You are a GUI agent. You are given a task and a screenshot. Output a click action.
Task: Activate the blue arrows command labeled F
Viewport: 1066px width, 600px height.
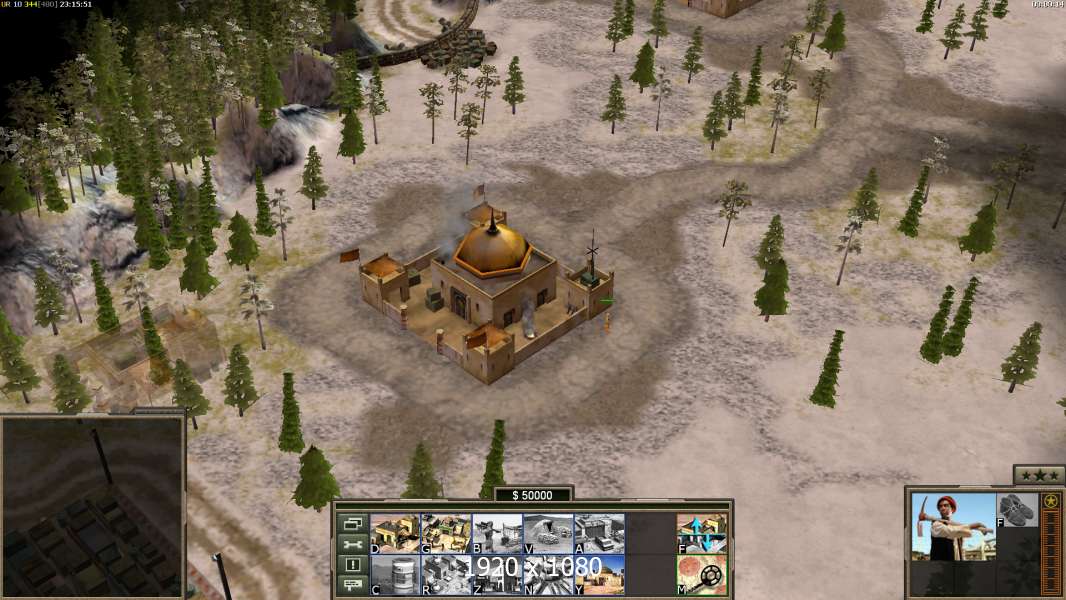coord(701,533)
